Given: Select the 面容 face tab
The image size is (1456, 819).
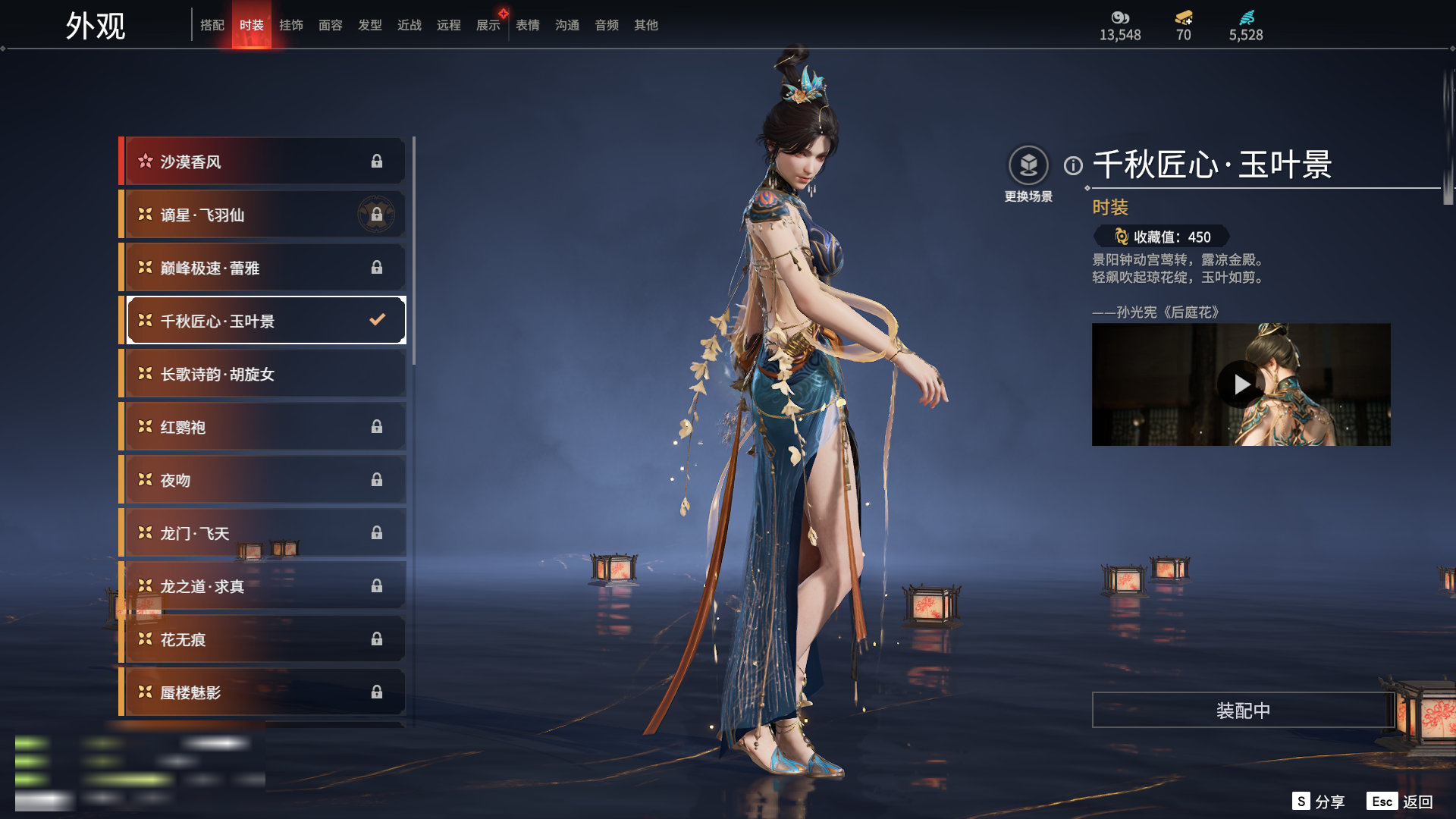Looking at the screenshot, I should pyautogui.click(x=331, y=25).
